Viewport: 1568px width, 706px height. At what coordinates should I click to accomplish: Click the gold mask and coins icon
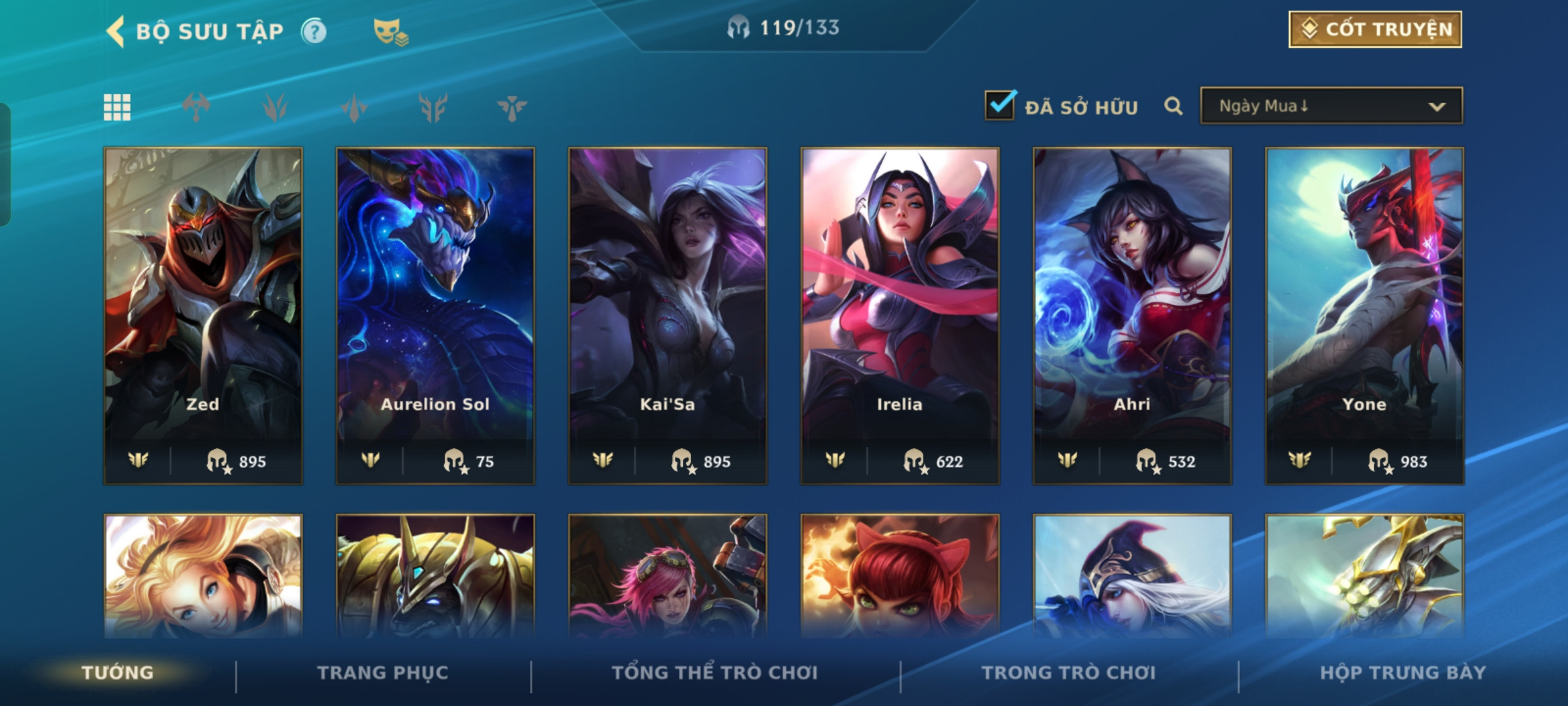390,31
